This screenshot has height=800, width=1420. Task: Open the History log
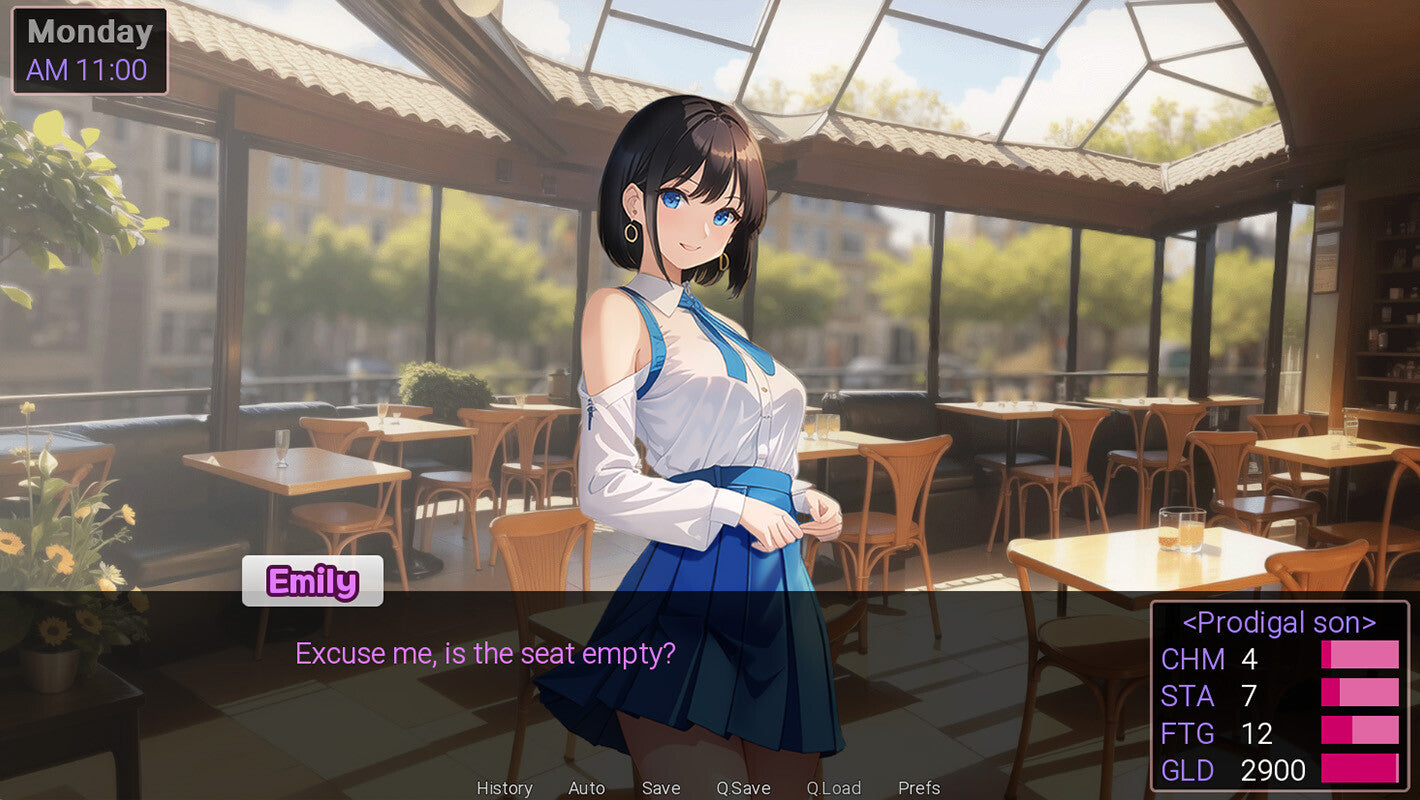click(504, 788)
